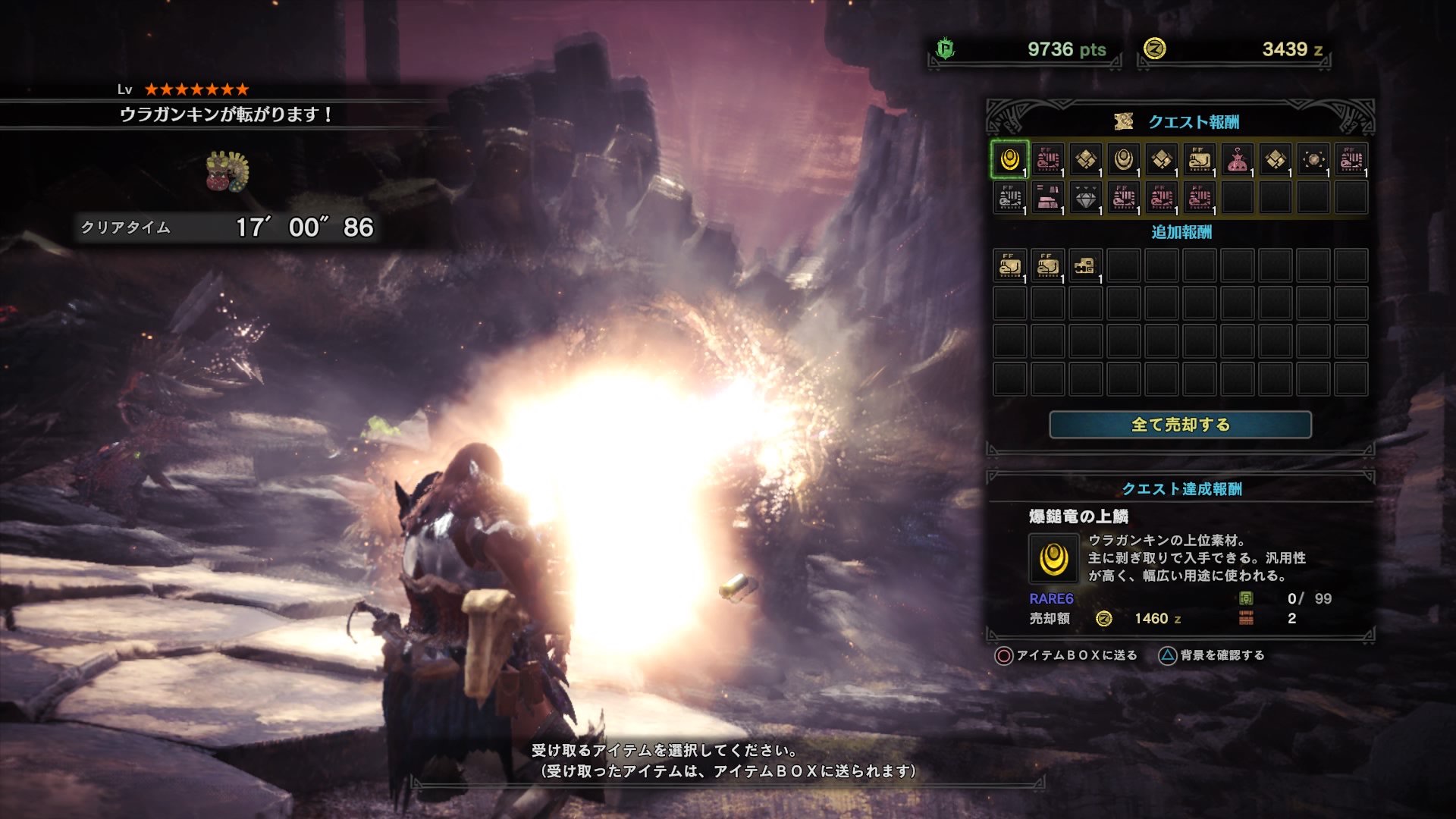Select the golden 爆鎚竜の上鱗 scale in quest rewards
Screen dimensions: 1456x819
point(1009,161)
